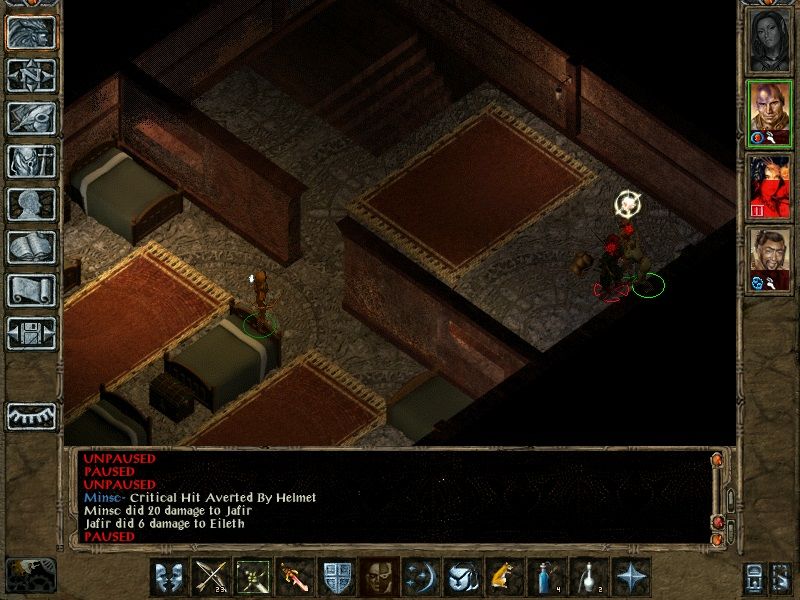
Task: Select the dark-haired woman's portrait
Action: [769, 38]
